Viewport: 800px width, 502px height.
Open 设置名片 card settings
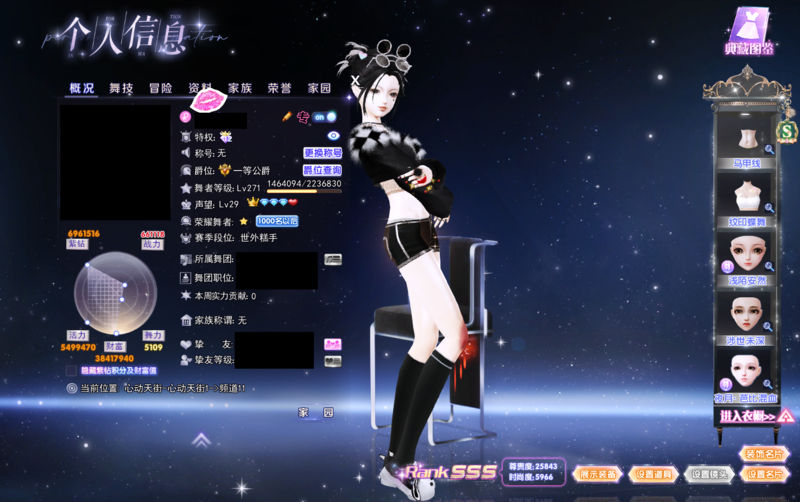[x=765, y=474]
